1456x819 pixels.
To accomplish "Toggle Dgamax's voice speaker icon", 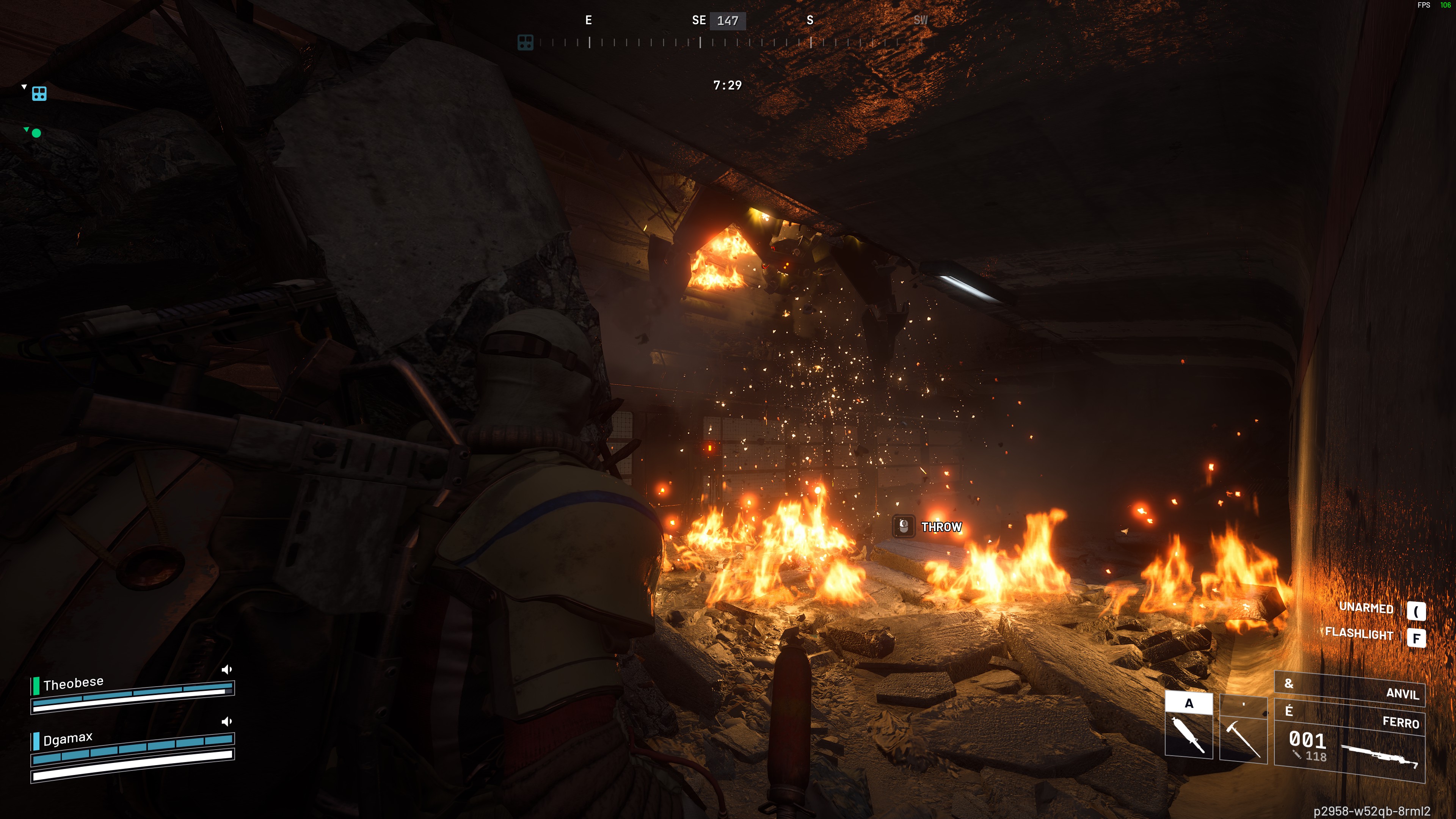I will click(x=227, y=721).
